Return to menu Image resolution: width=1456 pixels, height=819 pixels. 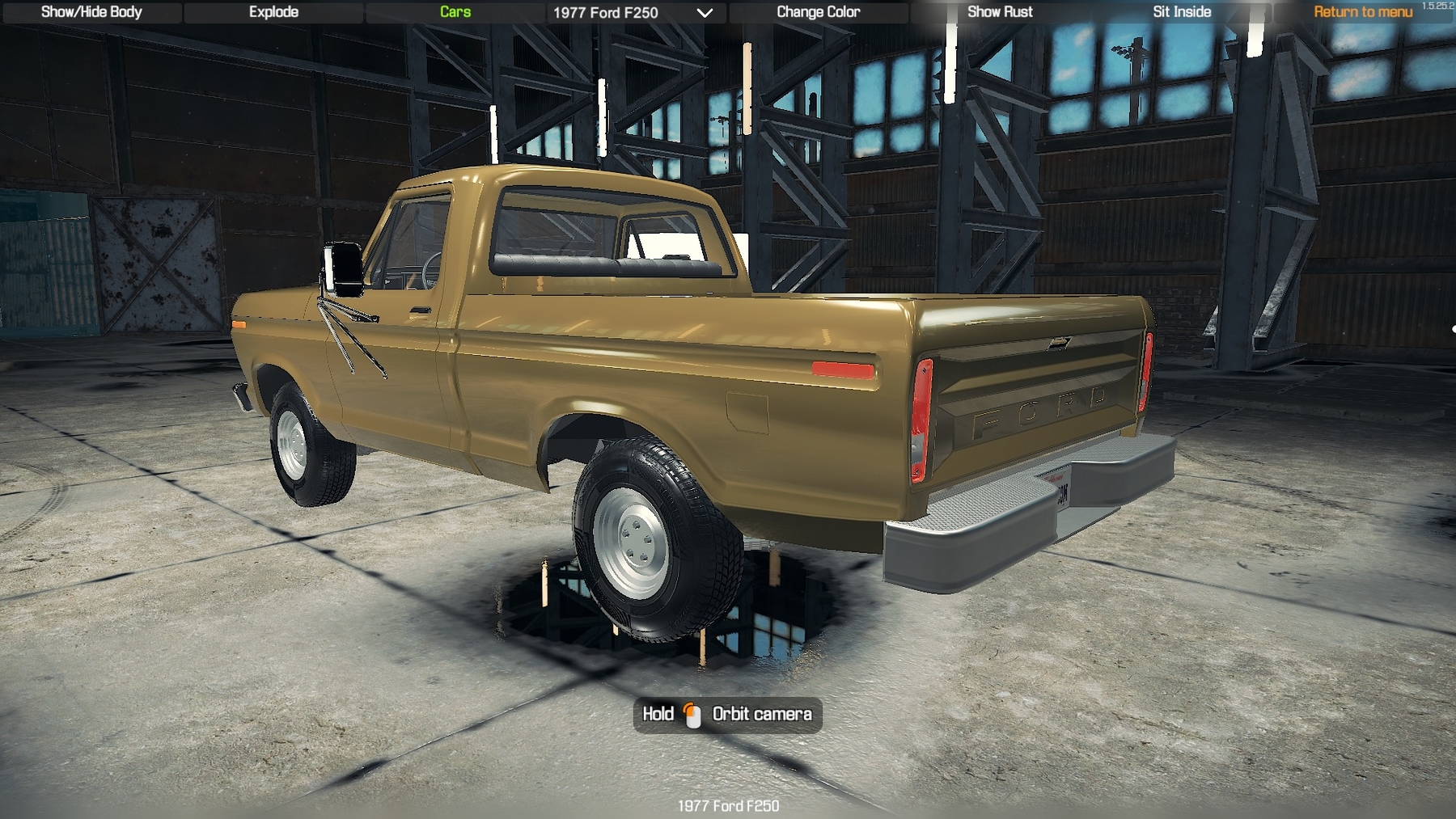[x=1362, y=12]
